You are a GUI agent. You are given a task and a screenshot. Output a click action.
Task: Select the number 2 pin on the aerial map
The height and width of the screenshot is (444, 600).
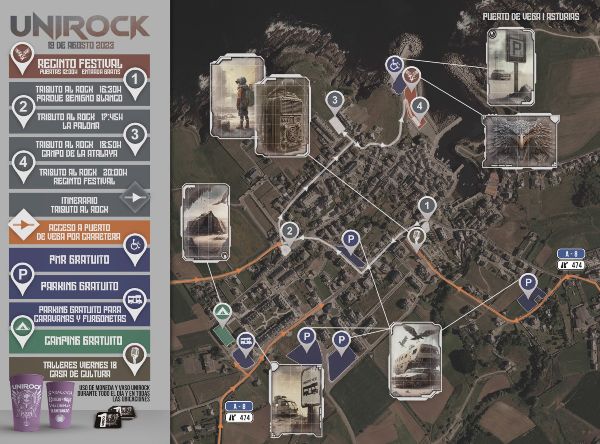point(290,233)
